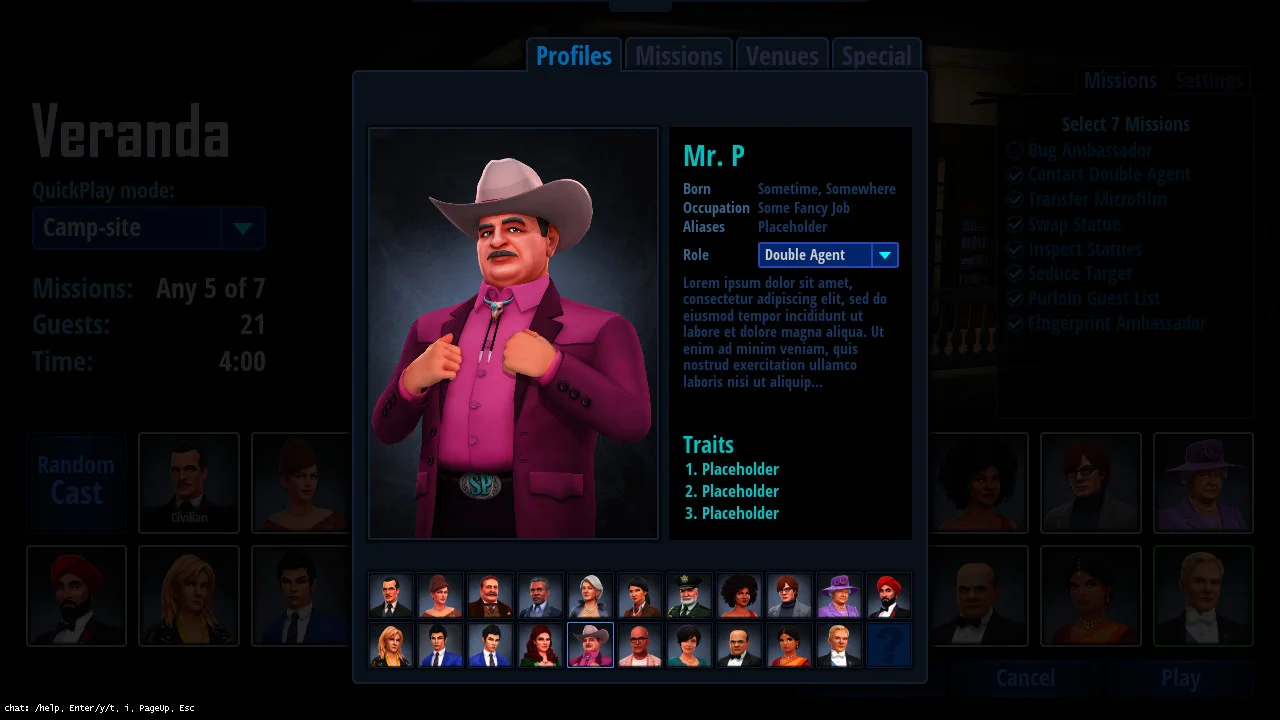Pick the blond man in white bow tie
This screenshot has width=1280, height=720.
point(839,645)
